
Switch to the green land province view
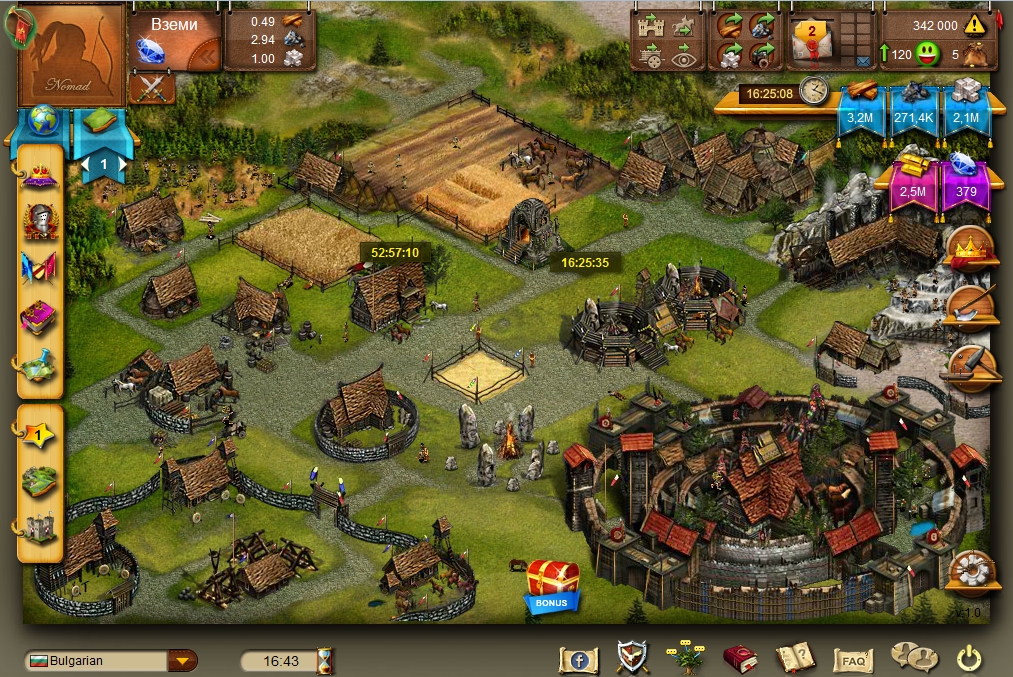pyautogui.click(x=101, y=121)
